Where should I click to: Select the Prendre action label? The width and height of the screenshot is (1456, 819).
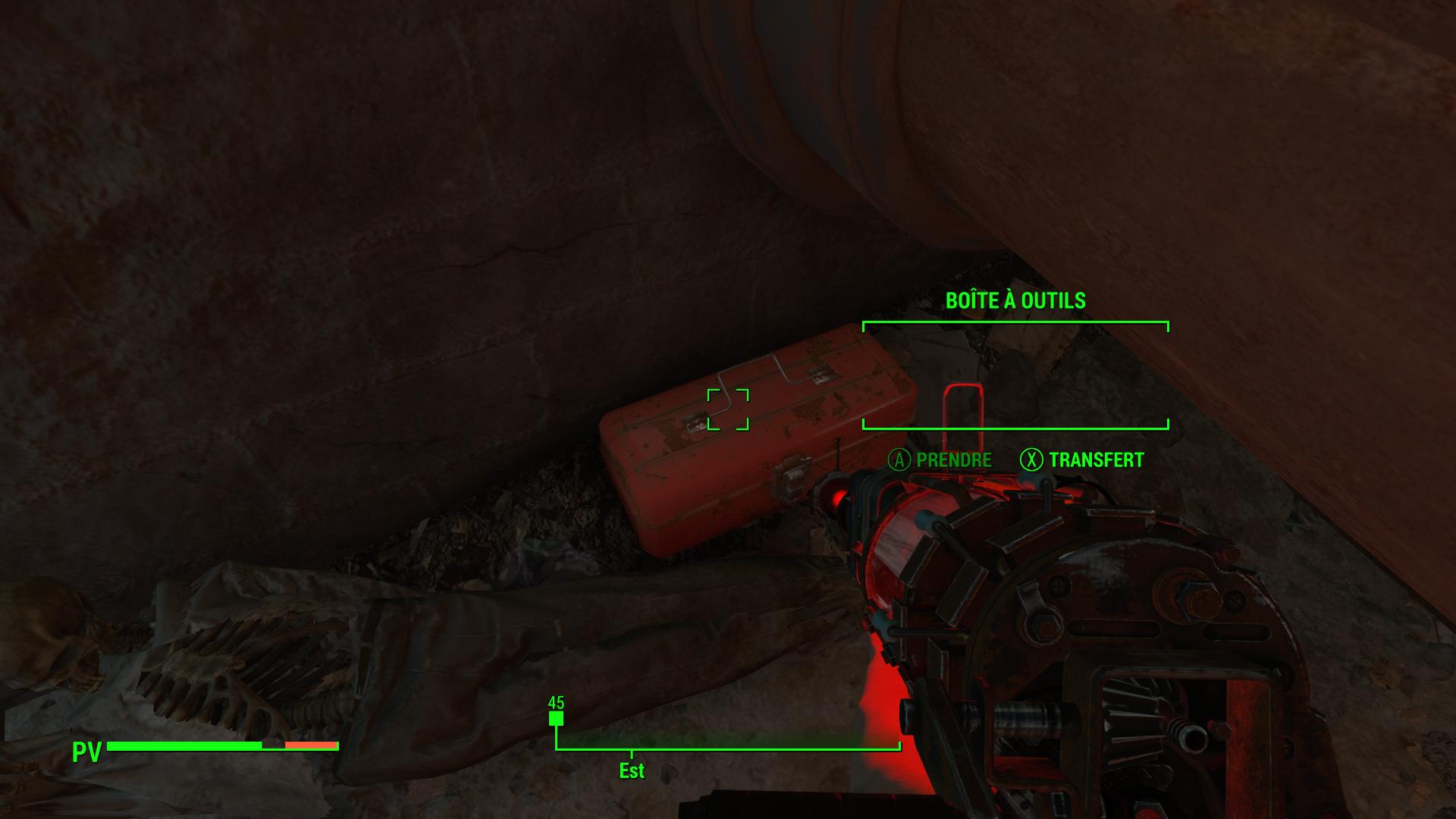tap(940, 460)
